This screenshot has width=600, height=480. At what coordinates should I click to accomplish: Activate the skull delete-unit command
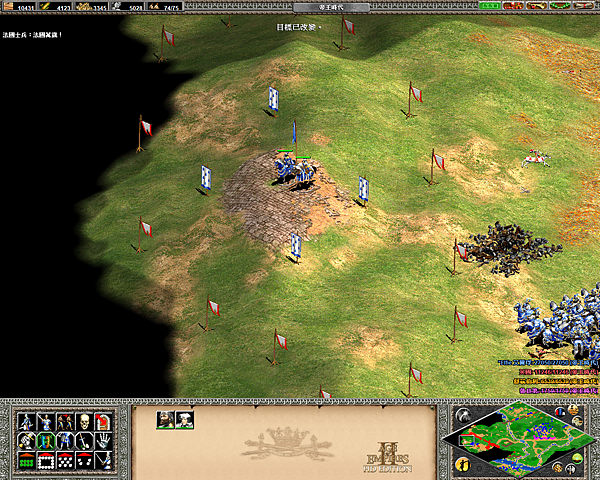(84, 421)
